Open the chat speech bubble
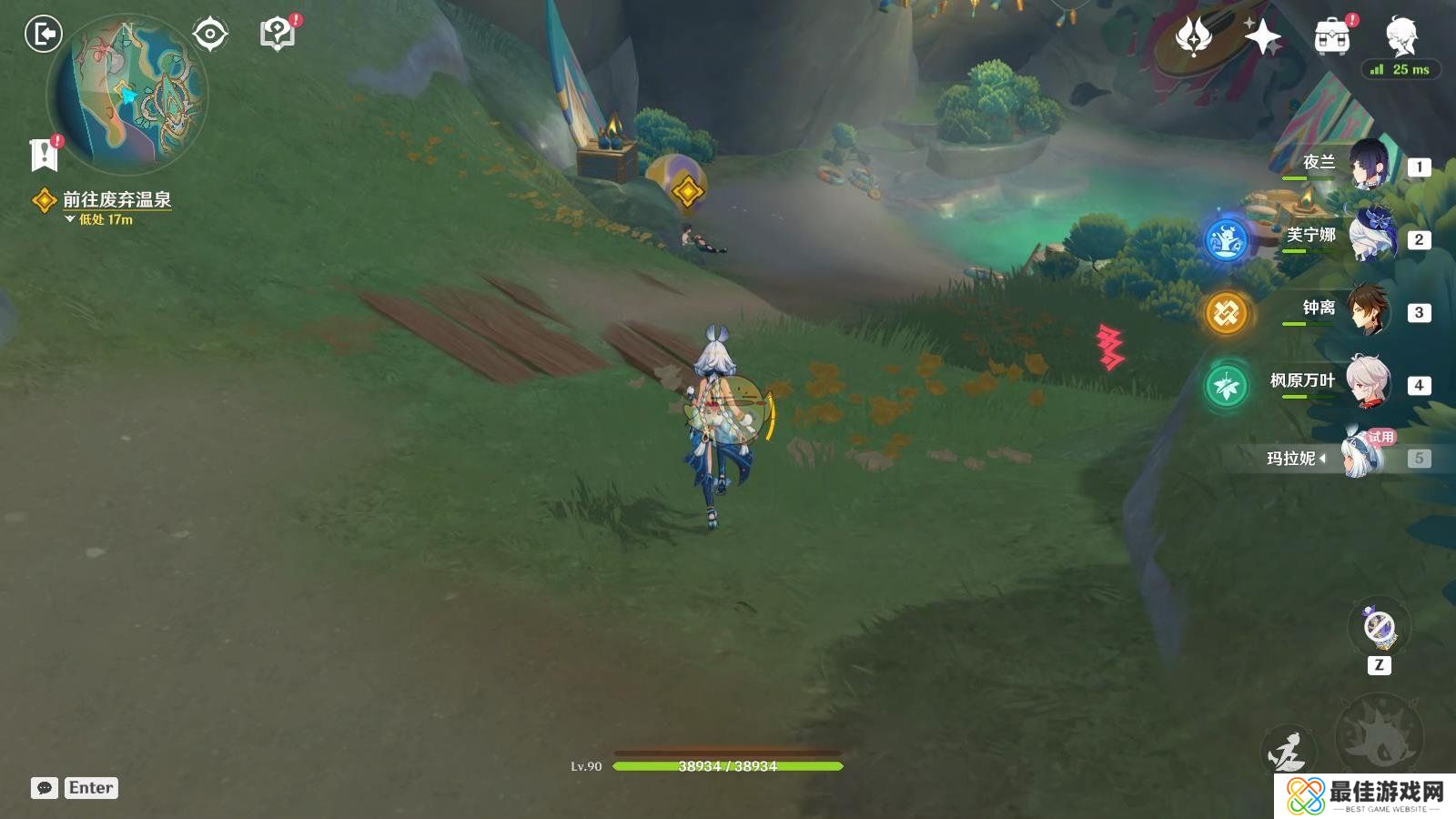 45,788
